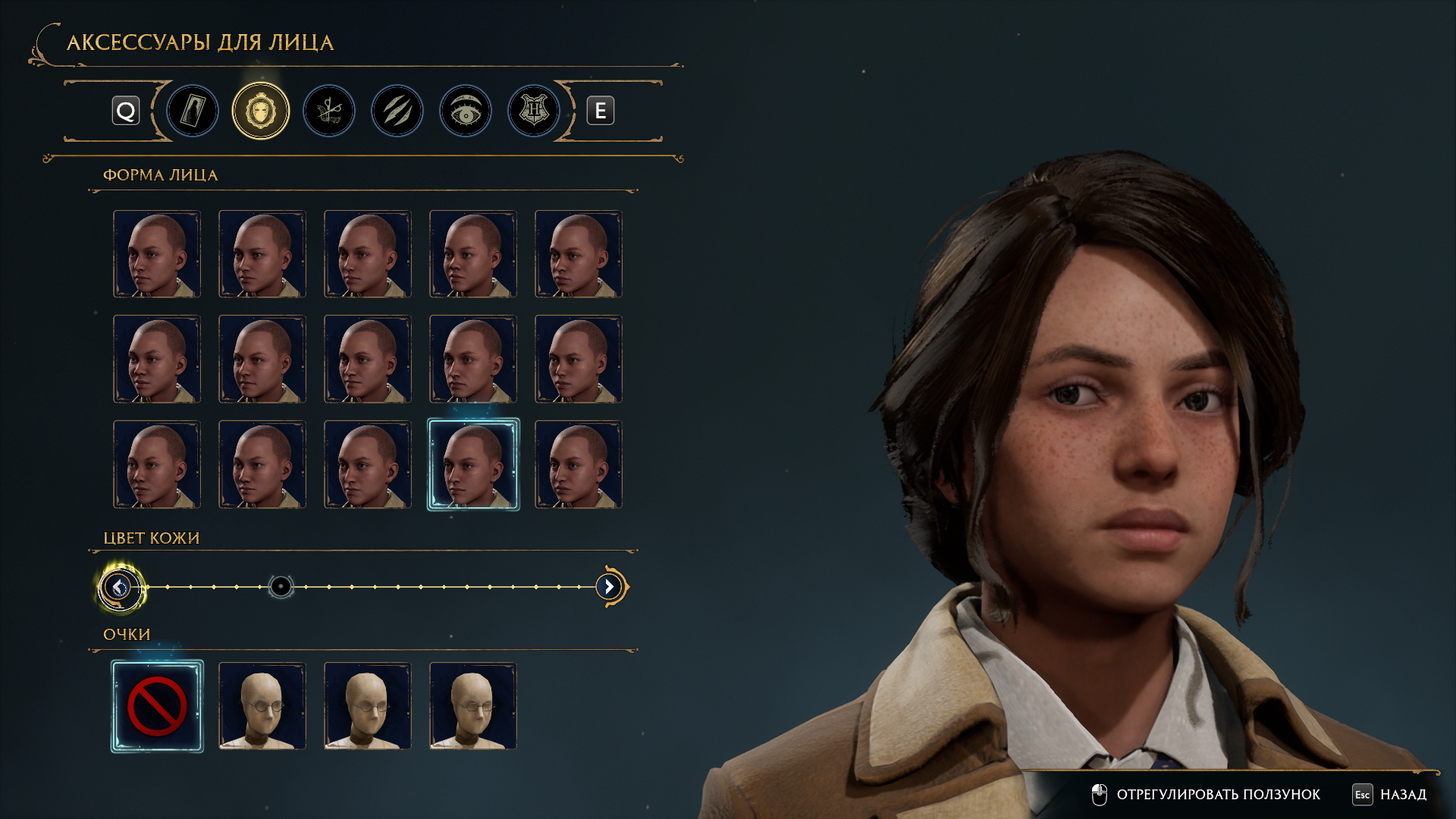Go to the Hogwarts crest tab
This screenshot has height=819, width=1456.
tap(534, 111)
